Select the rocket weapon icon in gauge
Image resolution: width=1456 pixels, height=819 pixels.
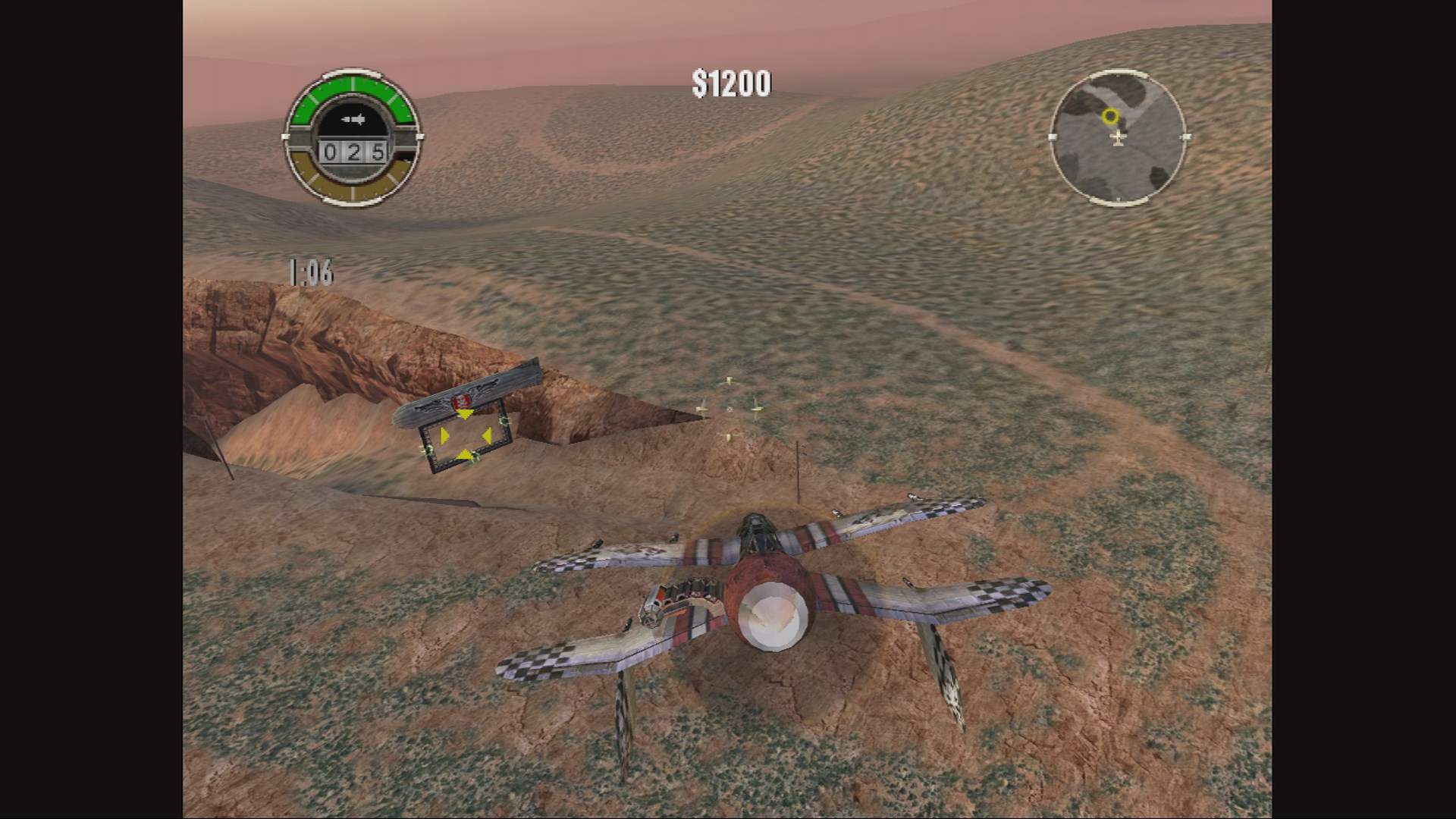(x=353, y=119)
